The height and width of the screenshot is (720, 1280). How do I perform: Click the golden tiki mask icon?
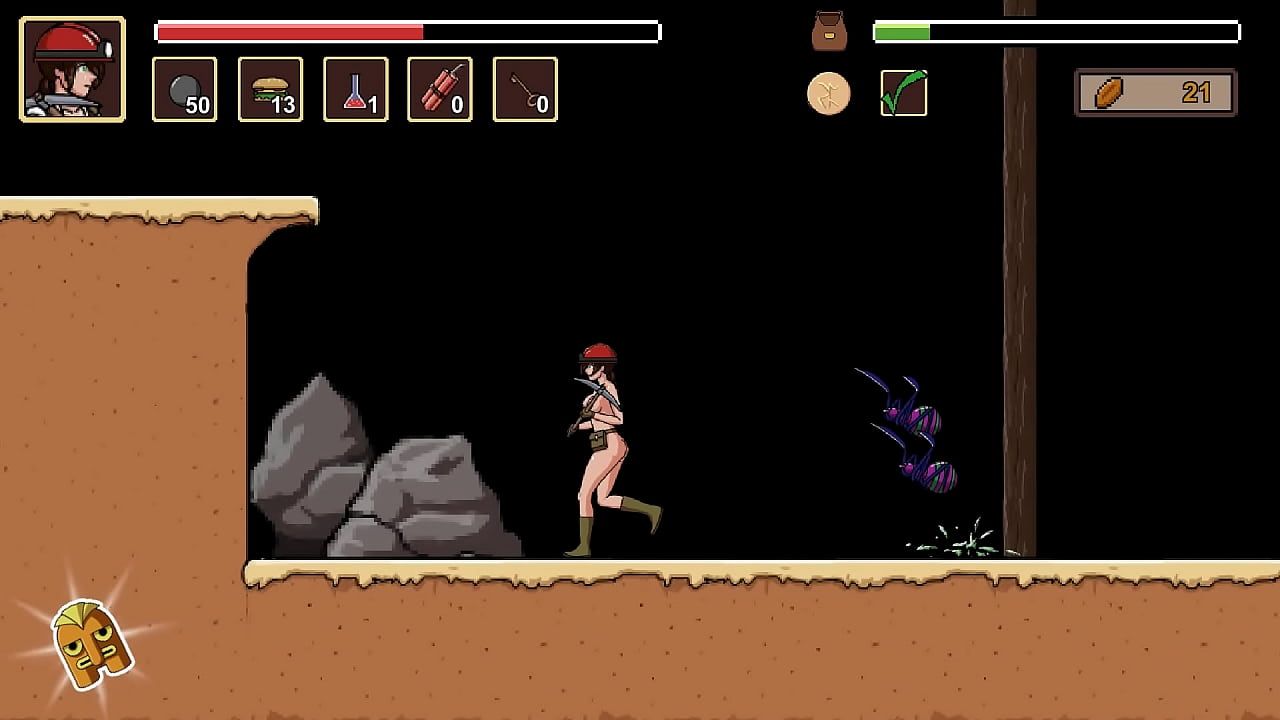pos(90,643)
